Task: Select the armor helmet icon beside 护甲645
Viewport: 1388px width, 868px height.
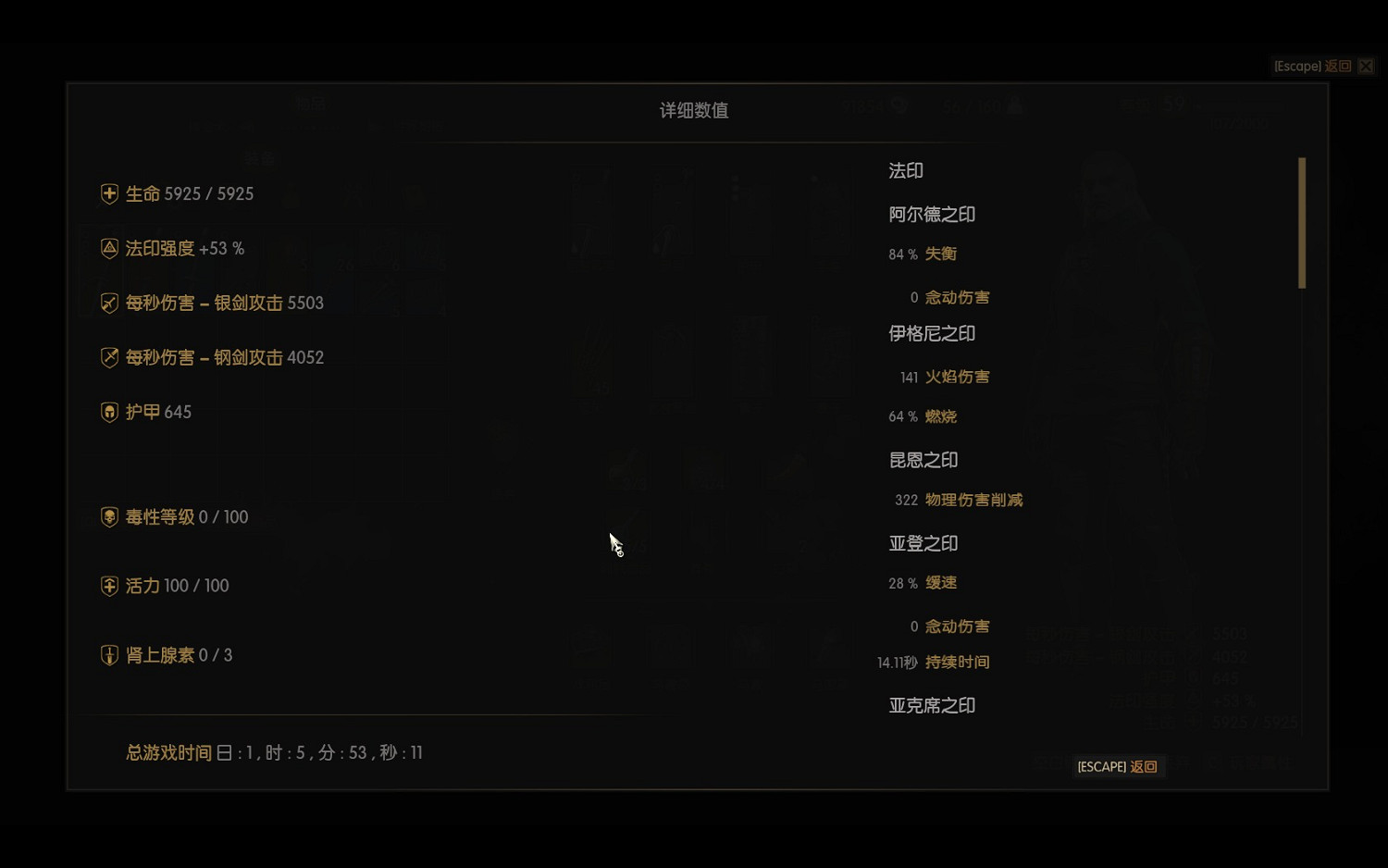Action: (x=108, y=412)
